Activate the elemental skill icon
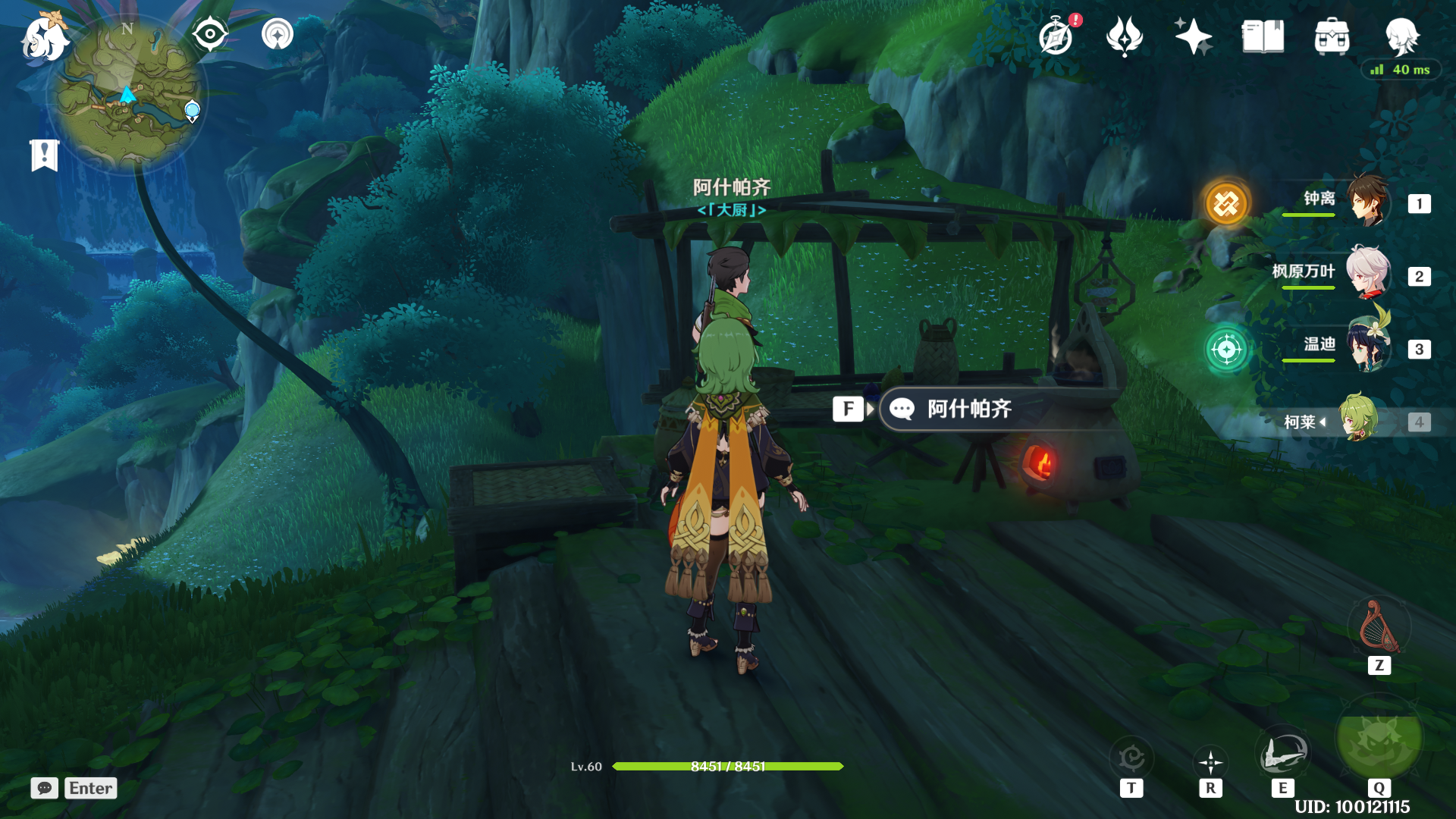 1282,753
